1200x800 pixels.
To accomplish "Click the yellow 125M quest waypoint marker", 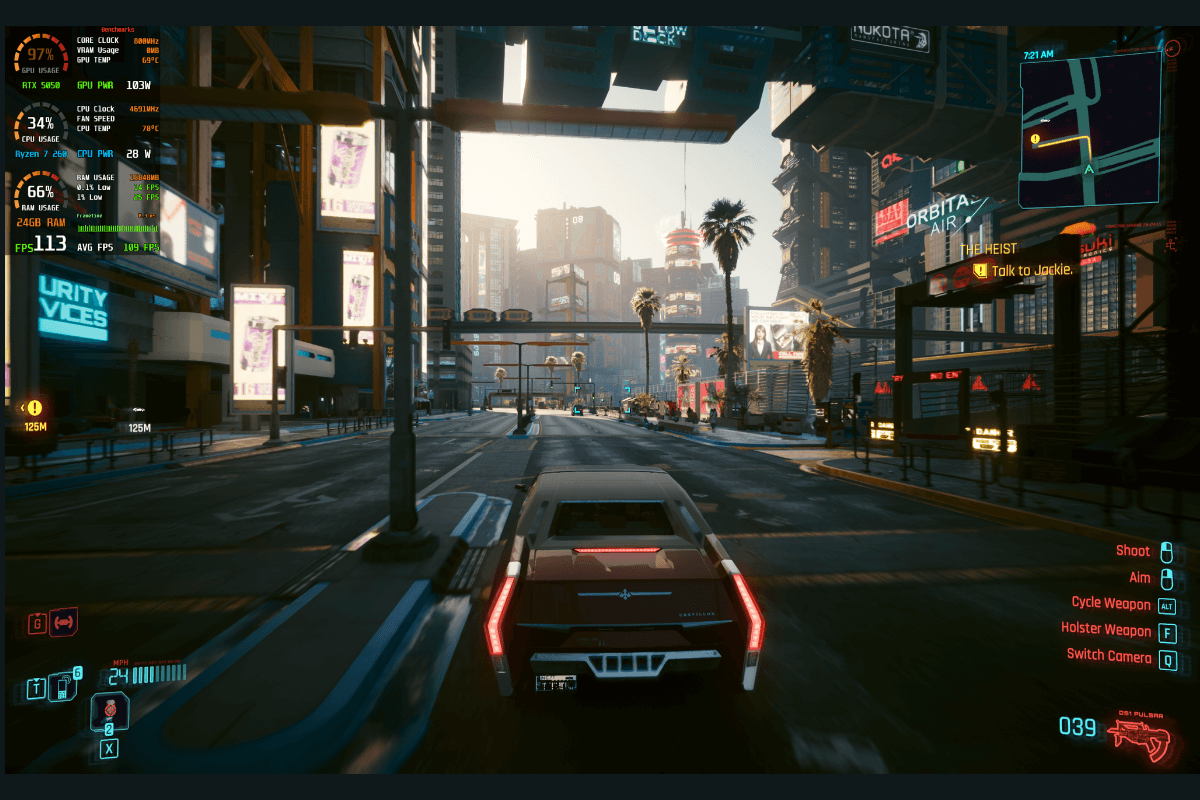I will pyautogui.click(x=35, y=408).
